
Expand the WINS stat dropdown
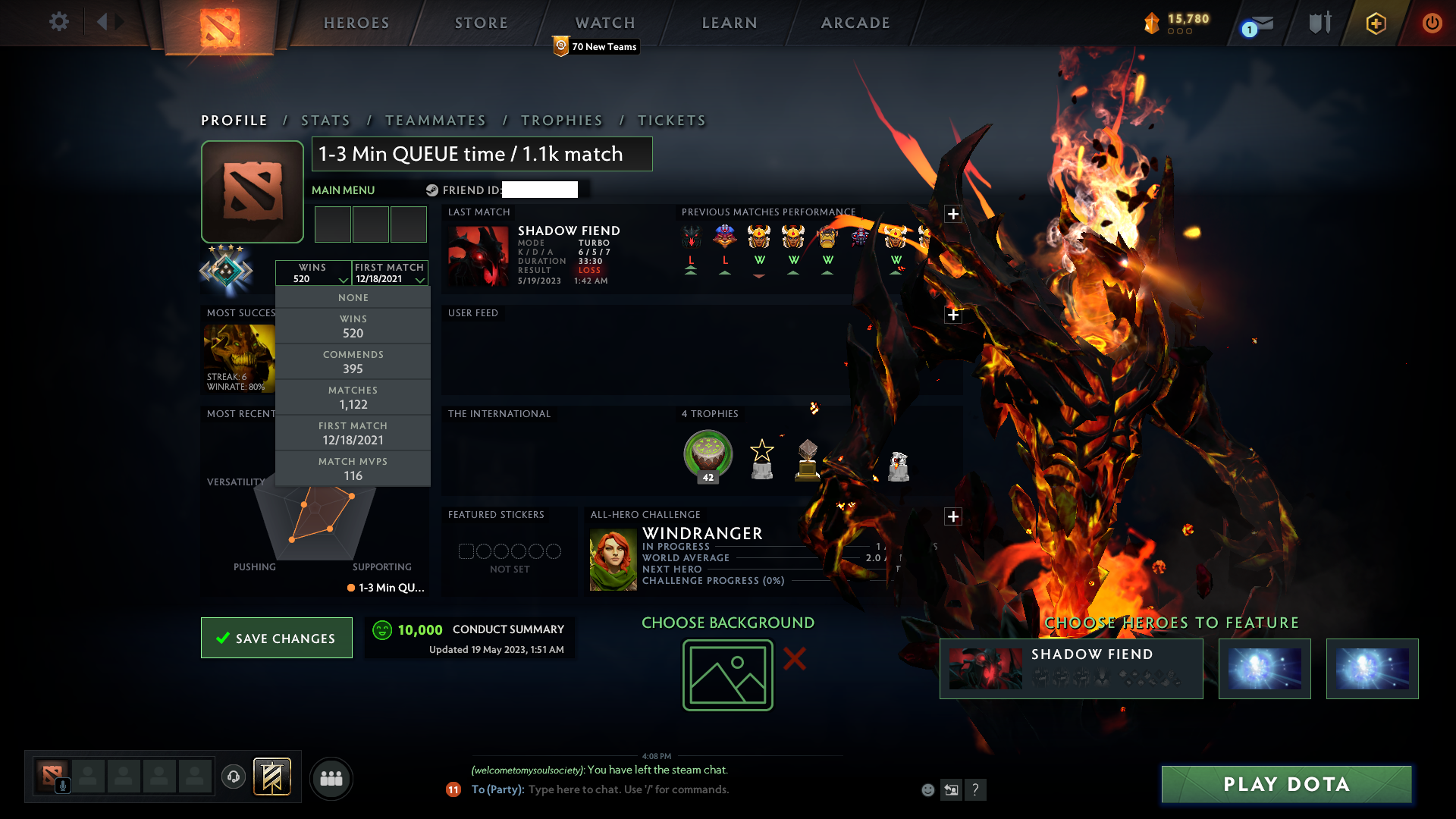(314, 273)
